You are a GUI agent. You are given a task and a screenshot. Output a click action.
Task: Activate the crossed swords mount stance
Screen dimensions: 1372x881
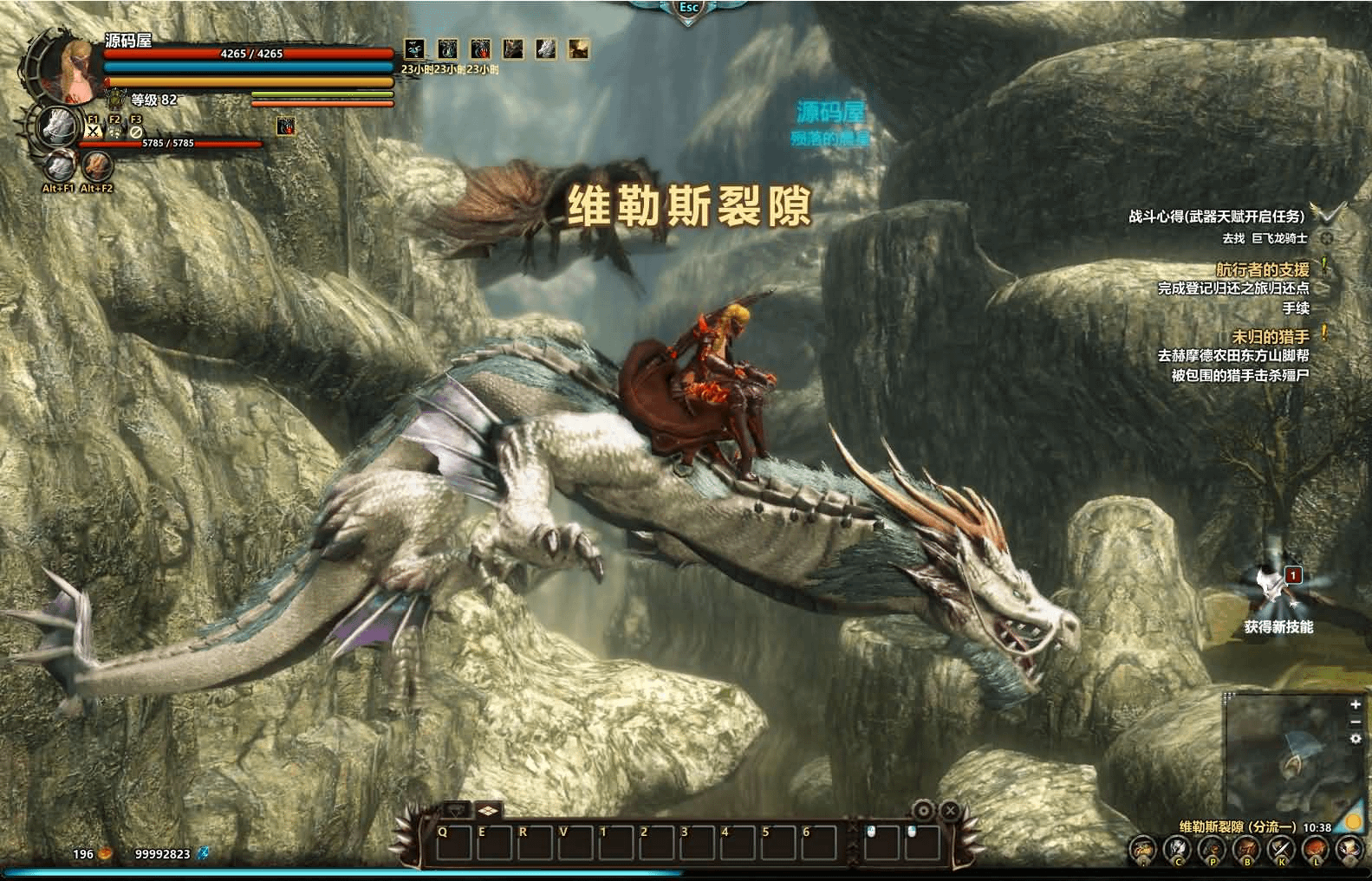(94, 132)
